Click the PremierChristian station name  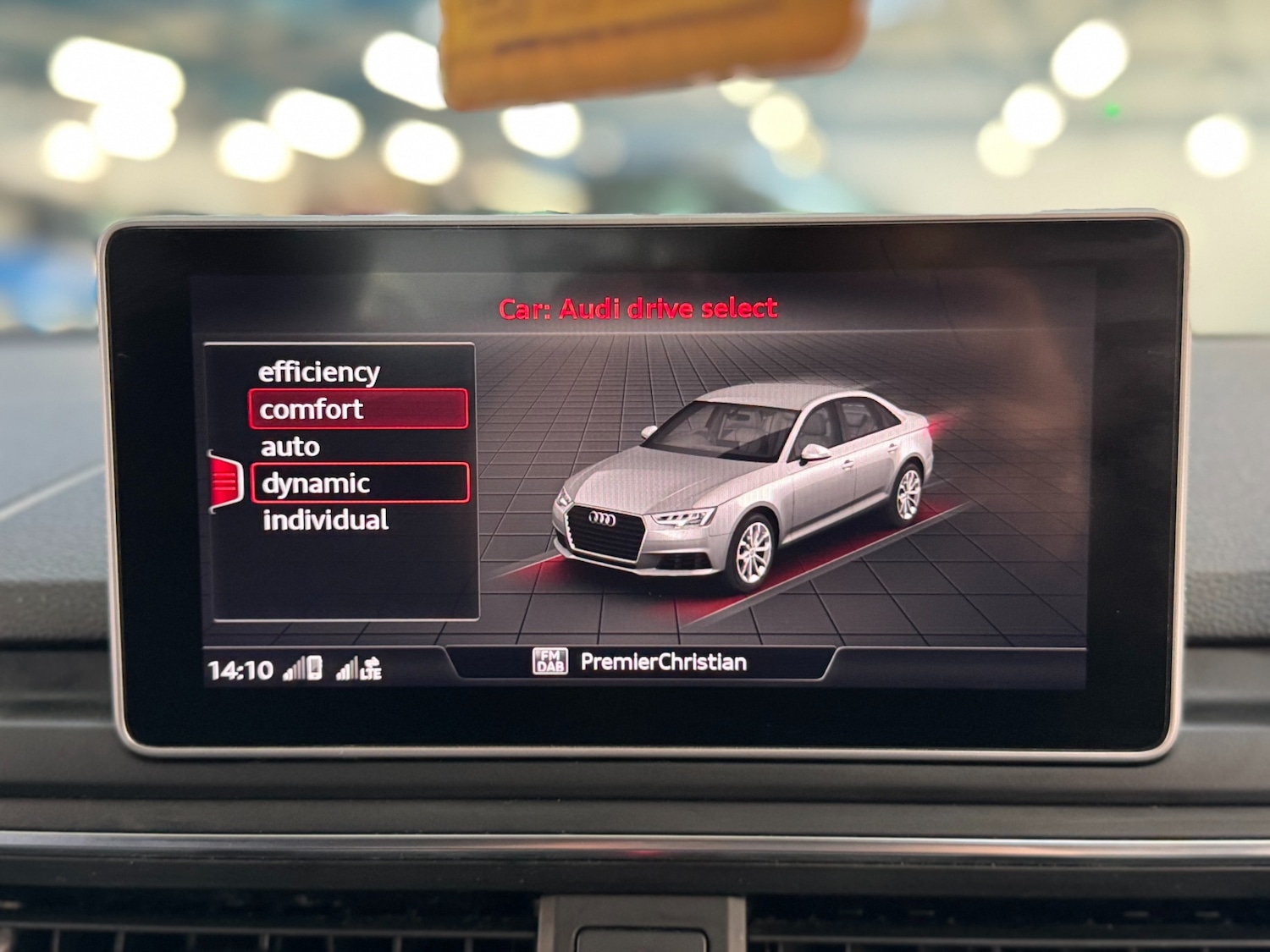665,664
